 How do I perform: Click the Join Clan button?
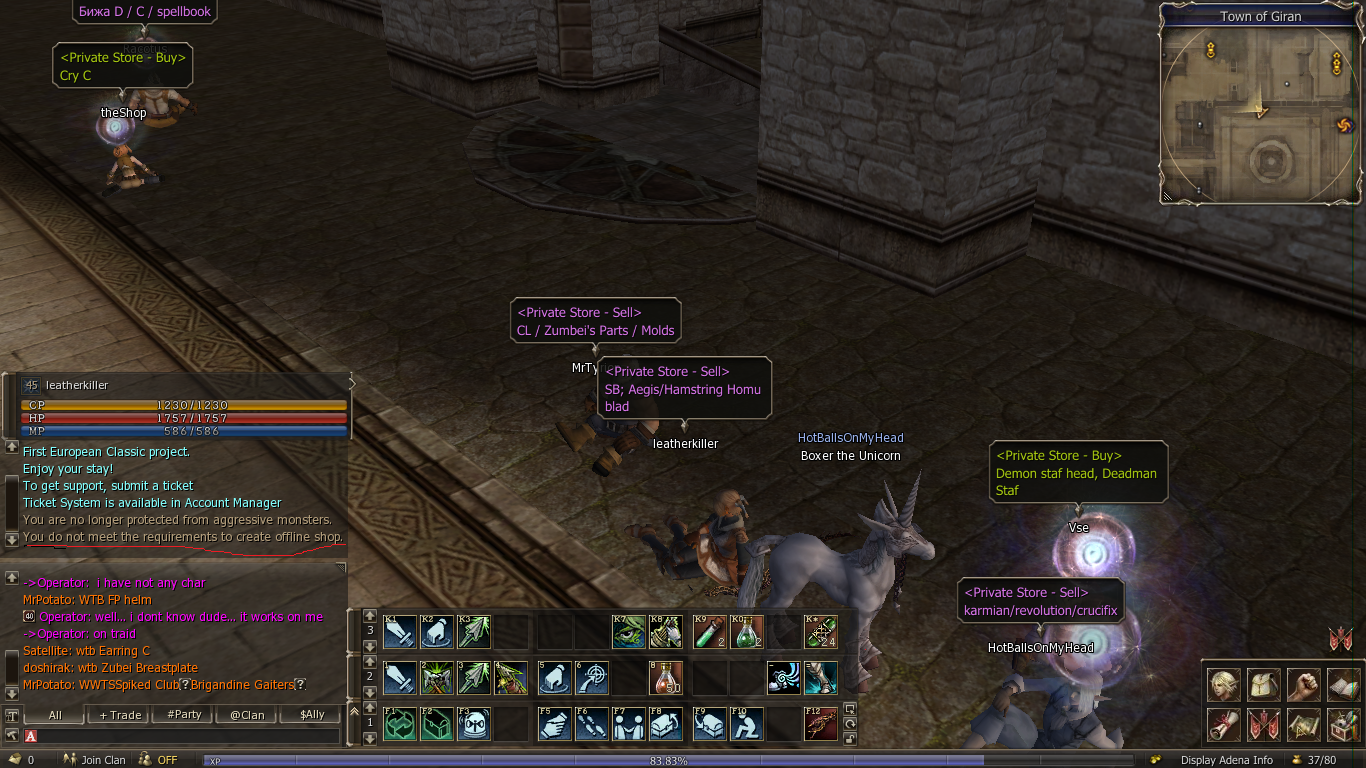[95, 760]
